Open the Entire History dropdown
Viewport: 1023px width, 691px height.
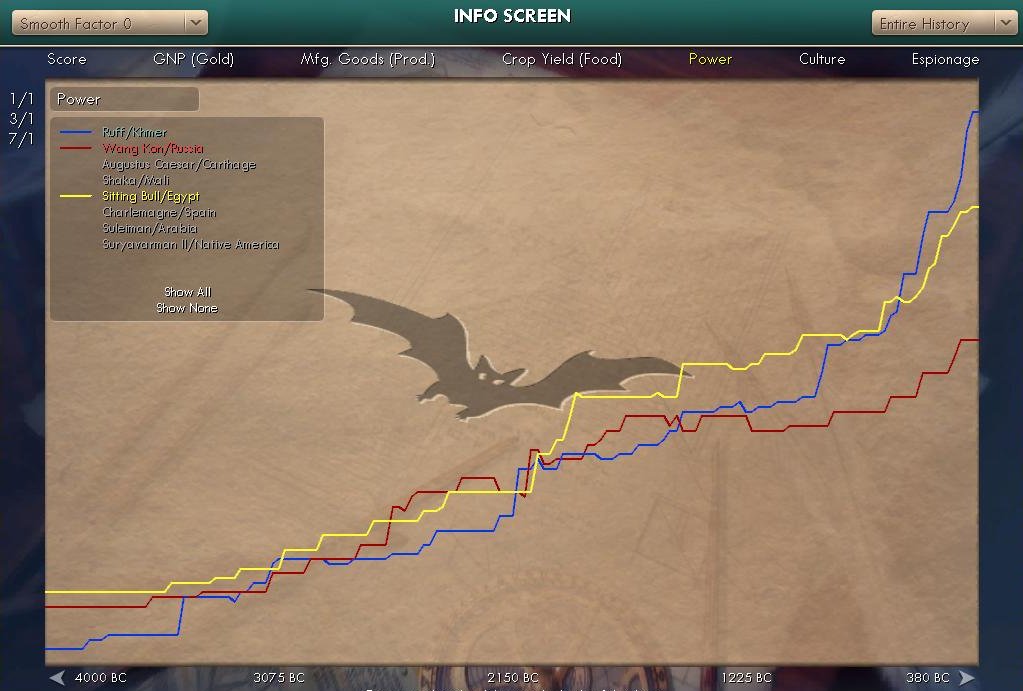(943, 23)
